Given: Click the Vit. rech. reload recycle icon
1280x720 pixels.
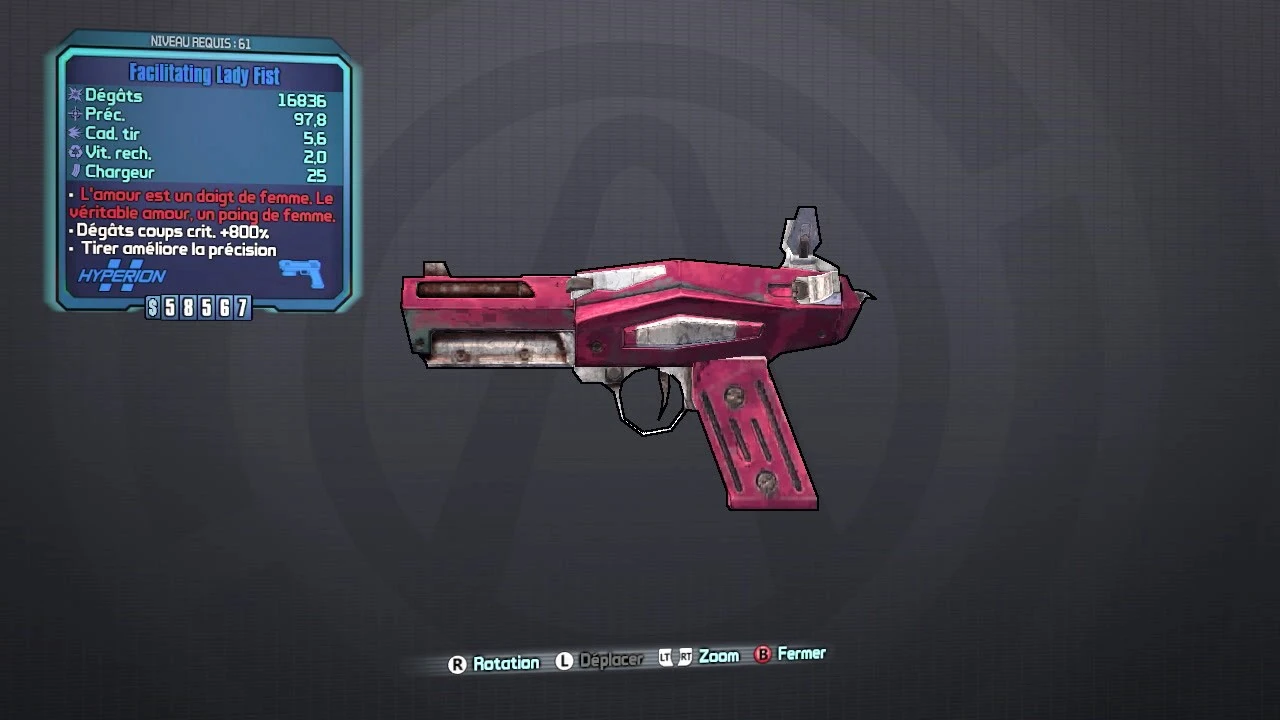Looking at the screenshot, I should 73,152.
